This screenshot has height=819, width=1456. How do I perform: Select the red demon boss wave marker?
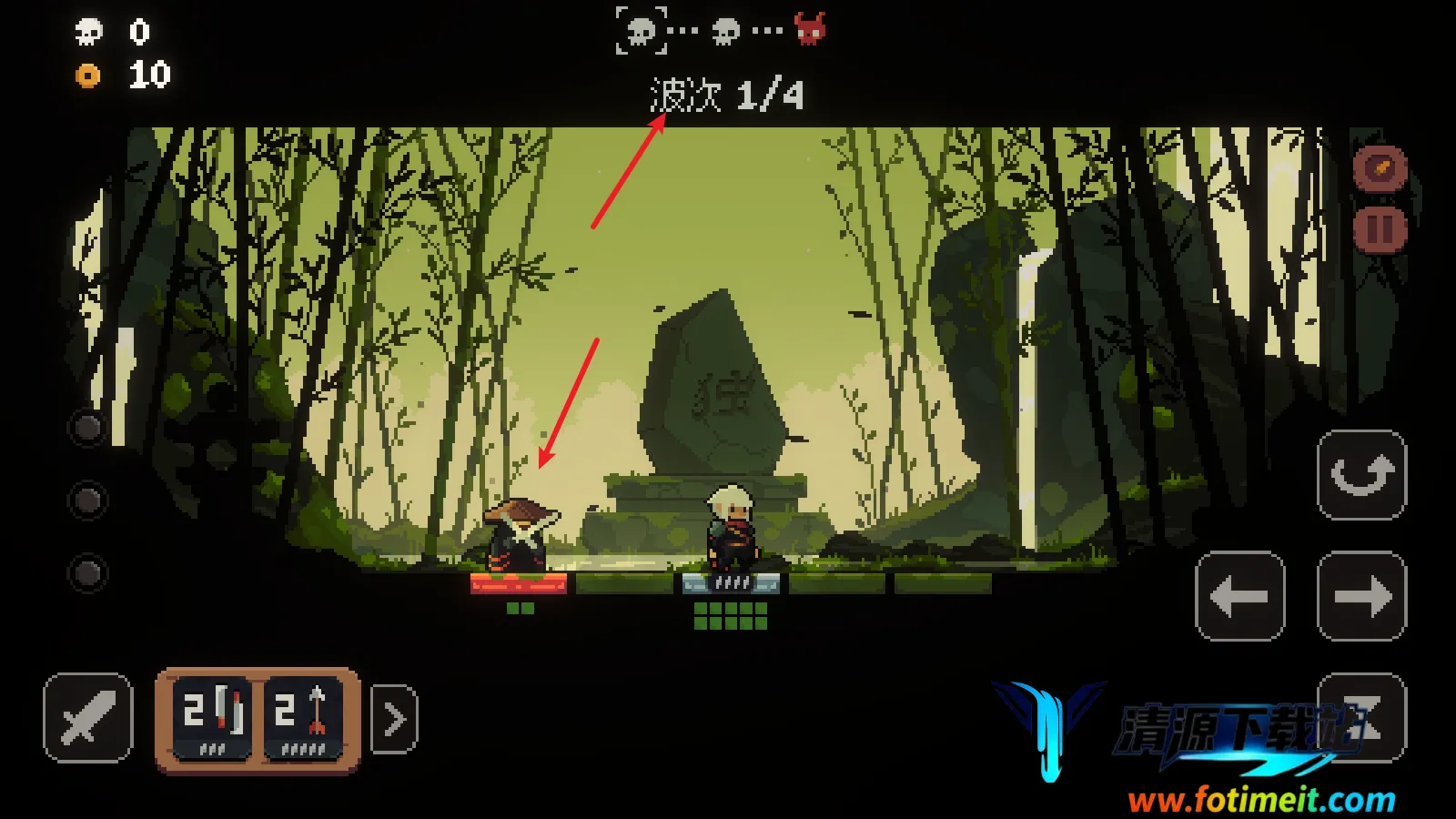tap(809, 29)
